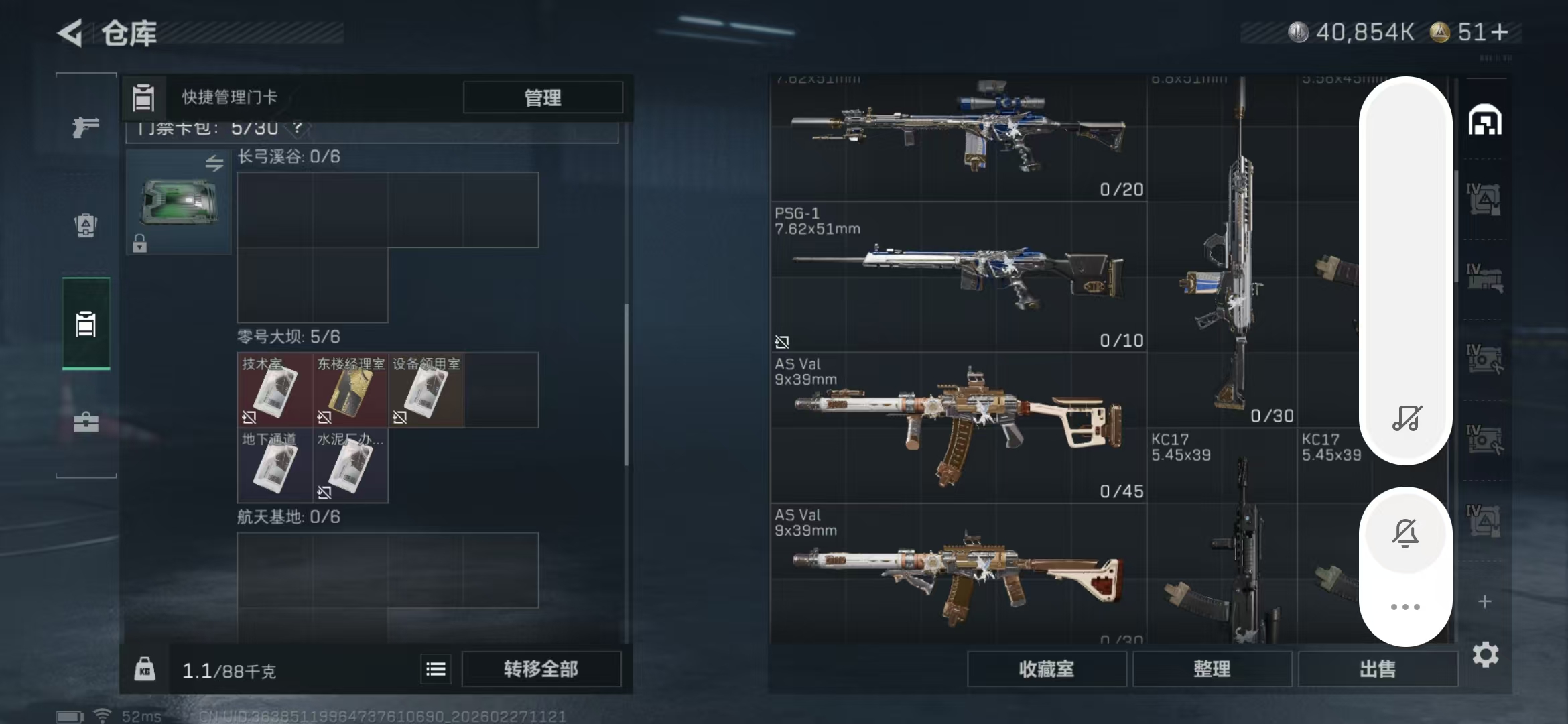This screenshot has width=1568, height=724.
Task: Switch to the pistol weapons tab
Action: (86, 126)
